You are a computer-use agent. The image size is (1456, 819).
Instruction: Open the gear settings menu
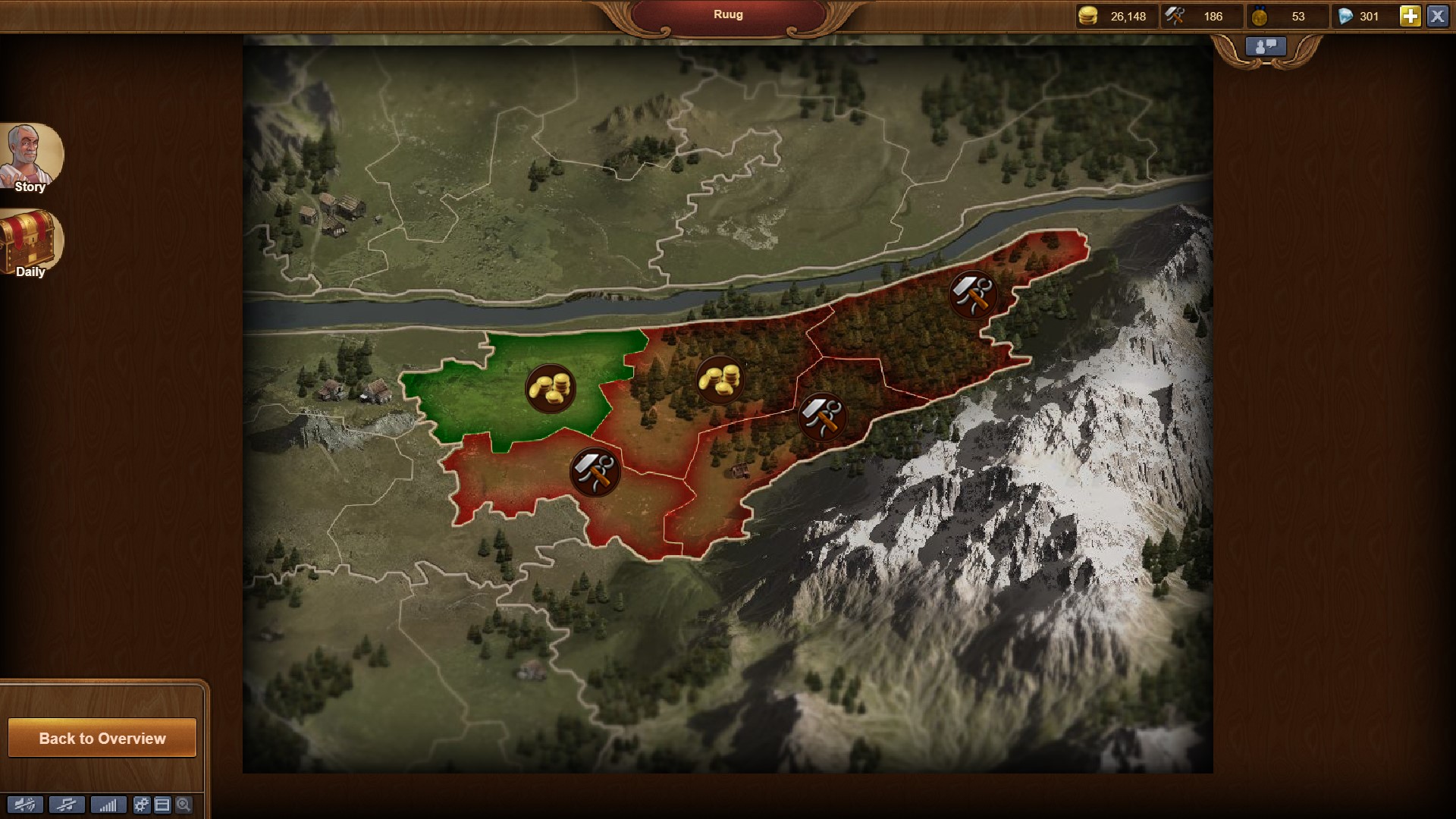[x=142, y=805]
